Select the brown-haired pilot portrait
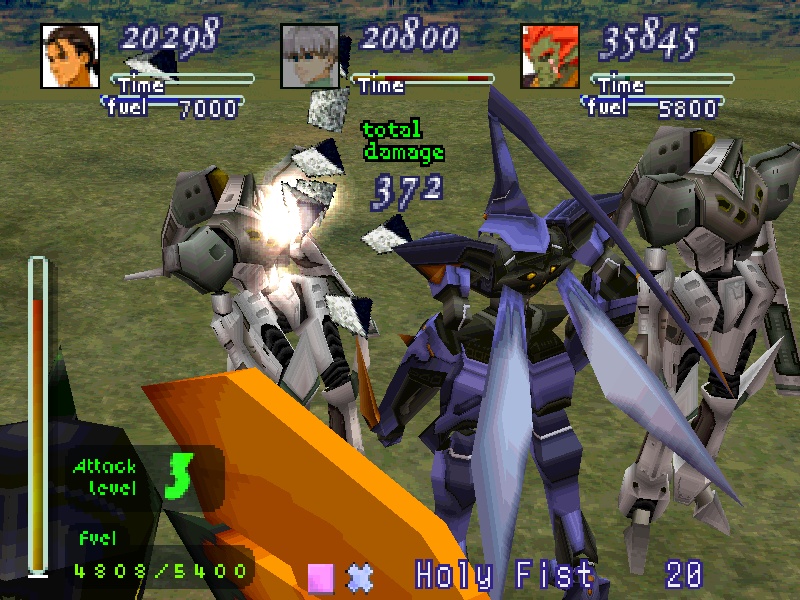Image resolution: width=800 pixels, height=600 pixels. point(70,56)
